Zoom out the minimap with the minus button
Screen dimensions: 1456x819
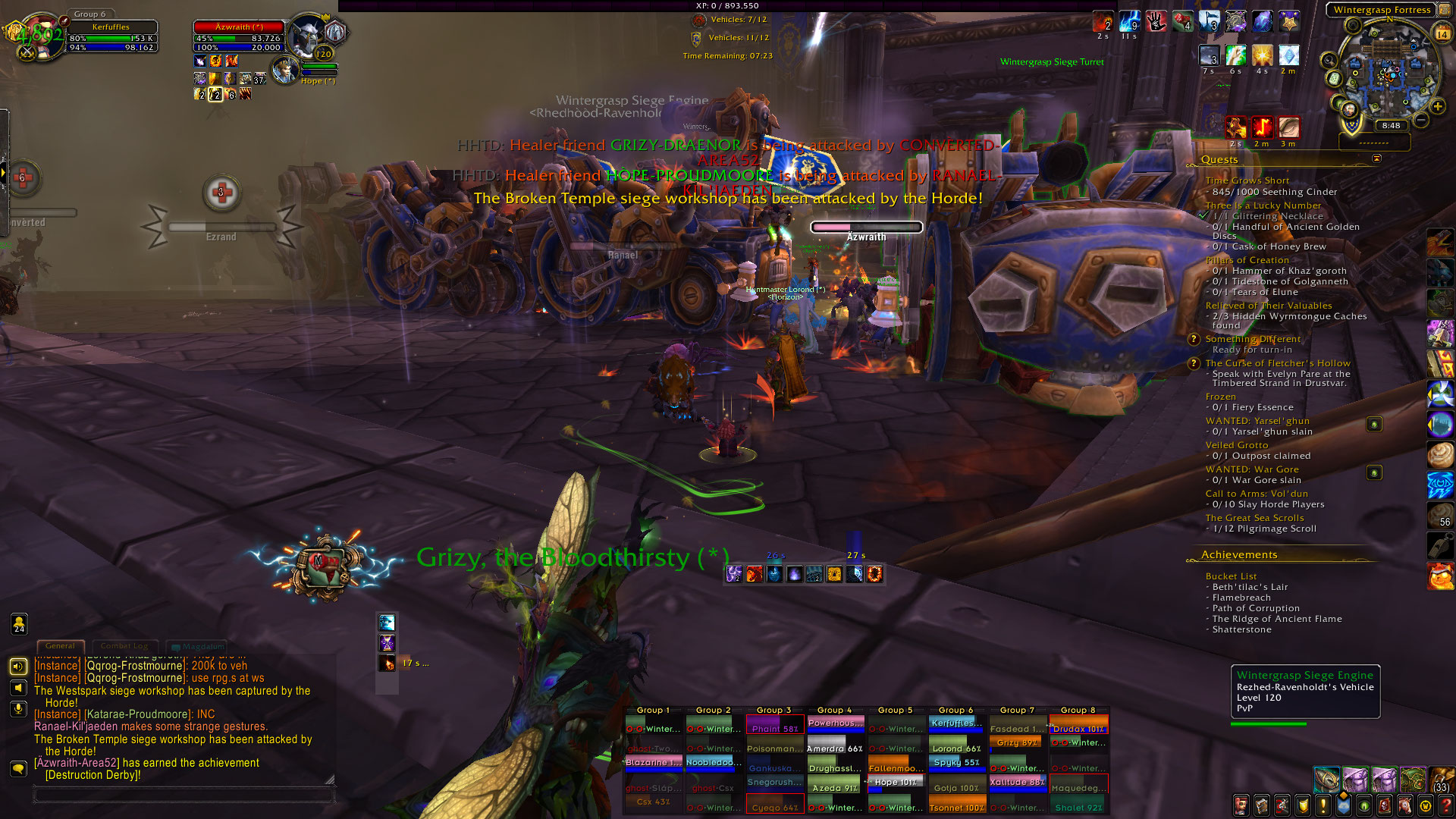pyautogui.click(x=1420, y=120)
